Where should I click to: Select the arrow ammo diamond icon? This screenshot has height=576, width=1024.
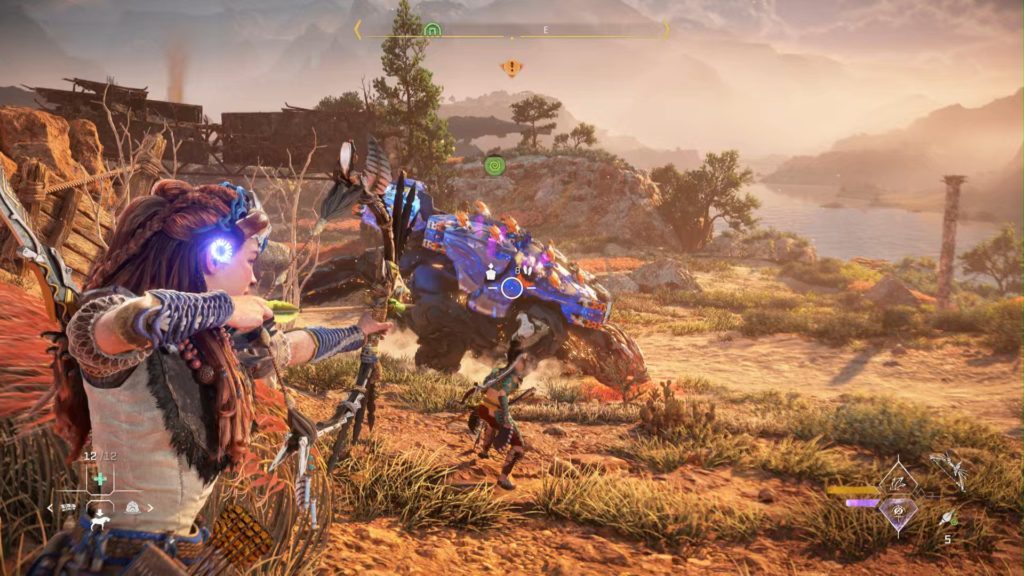click(x=897, y=484)
